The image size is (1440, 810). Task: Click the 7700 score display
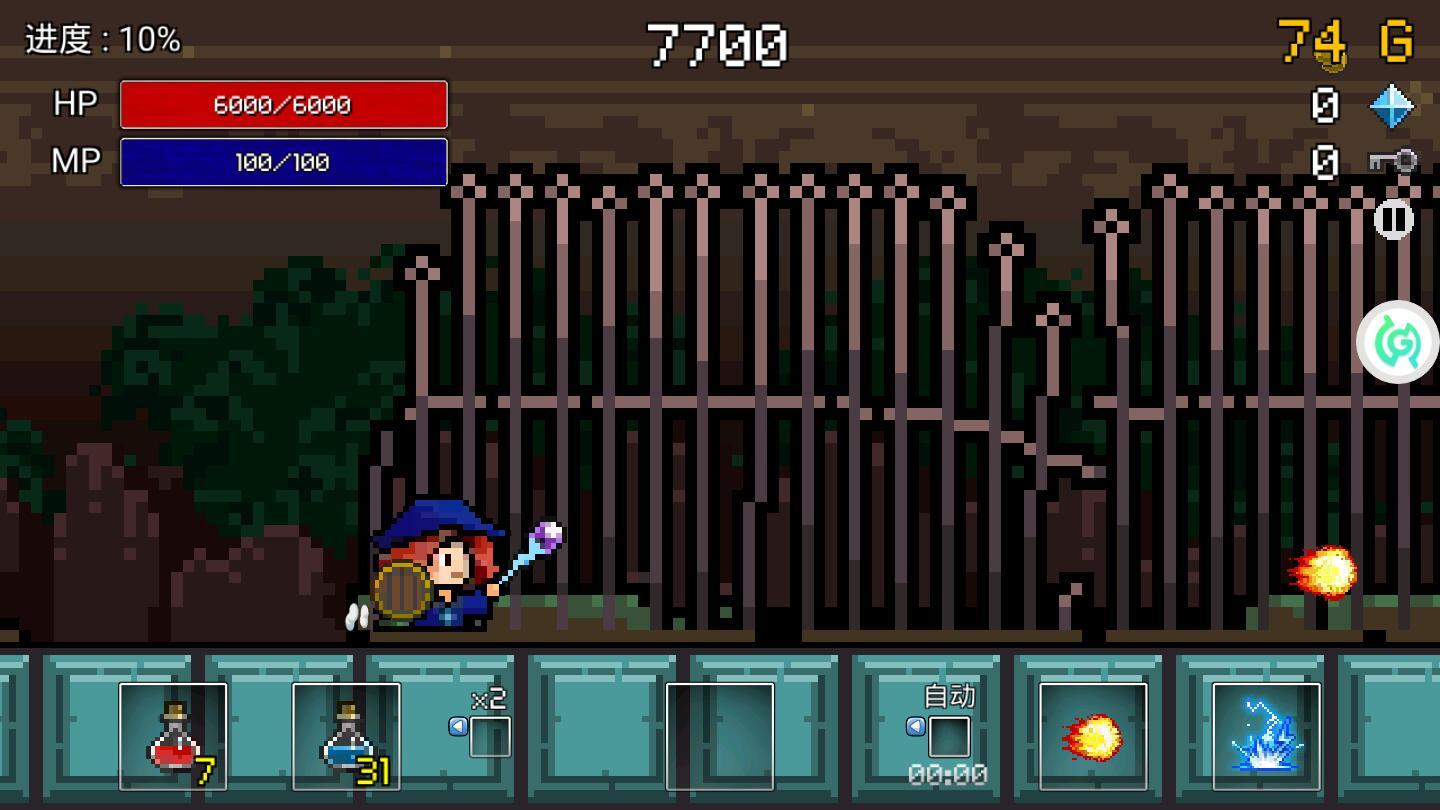point(718,44)
